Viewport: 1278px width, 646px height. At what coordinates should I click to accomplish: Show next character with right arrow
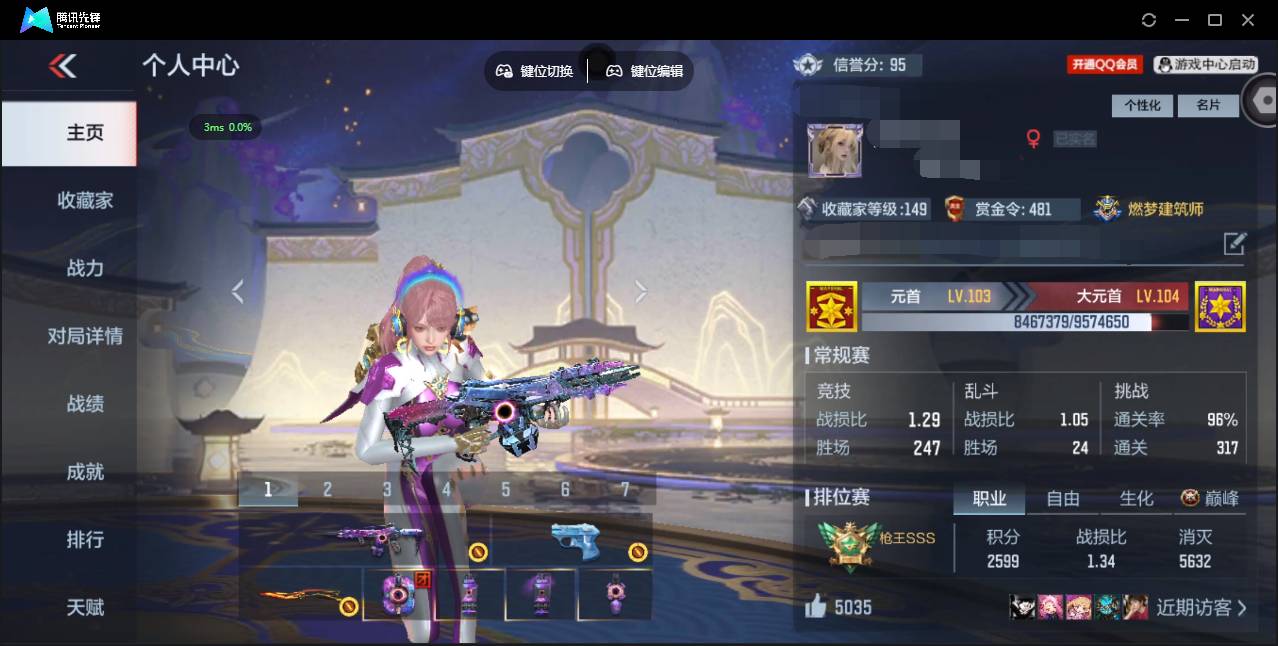coord(641,291)
